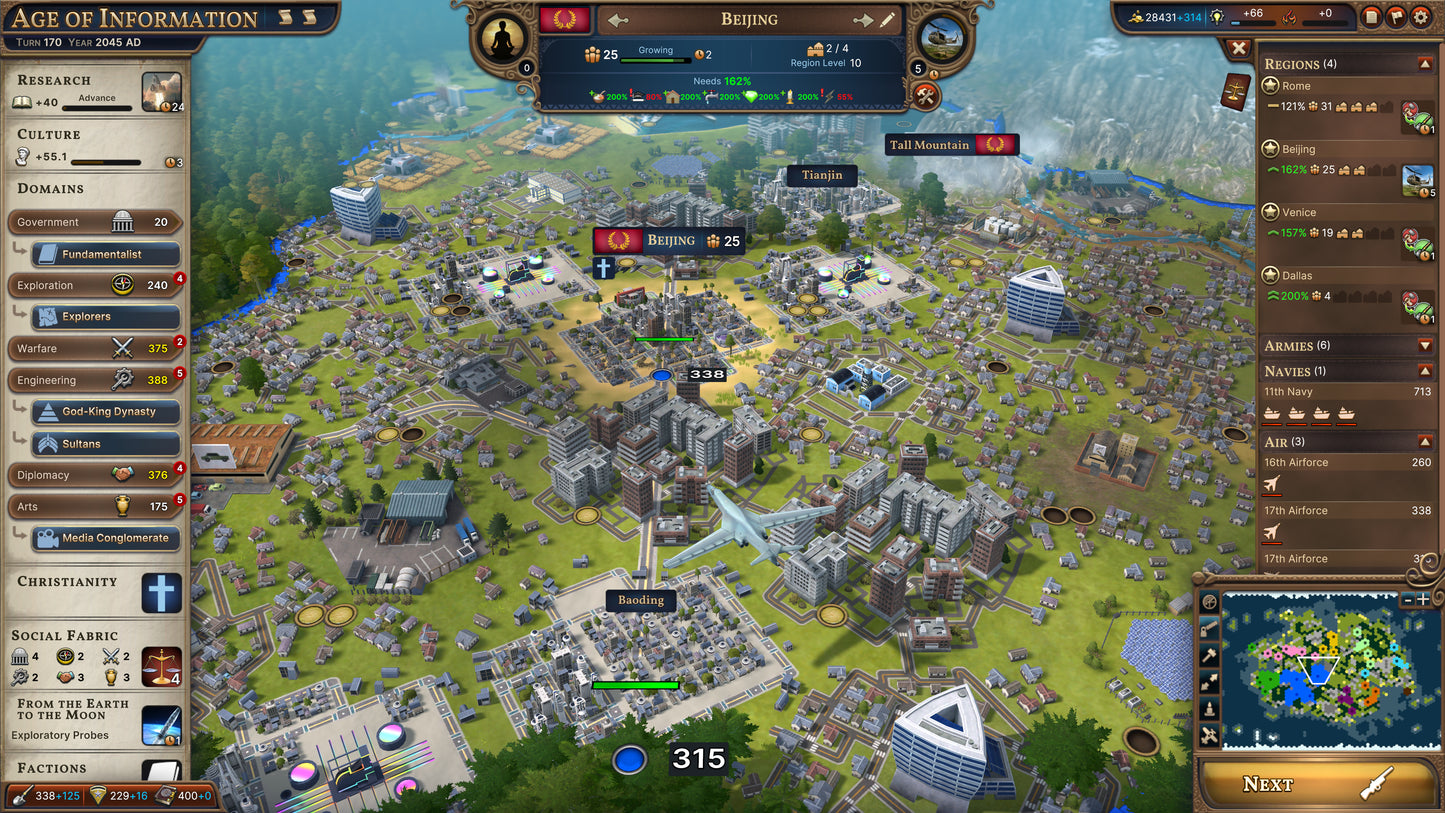
Task: Collapse the Regions list
Action: 1424,62
